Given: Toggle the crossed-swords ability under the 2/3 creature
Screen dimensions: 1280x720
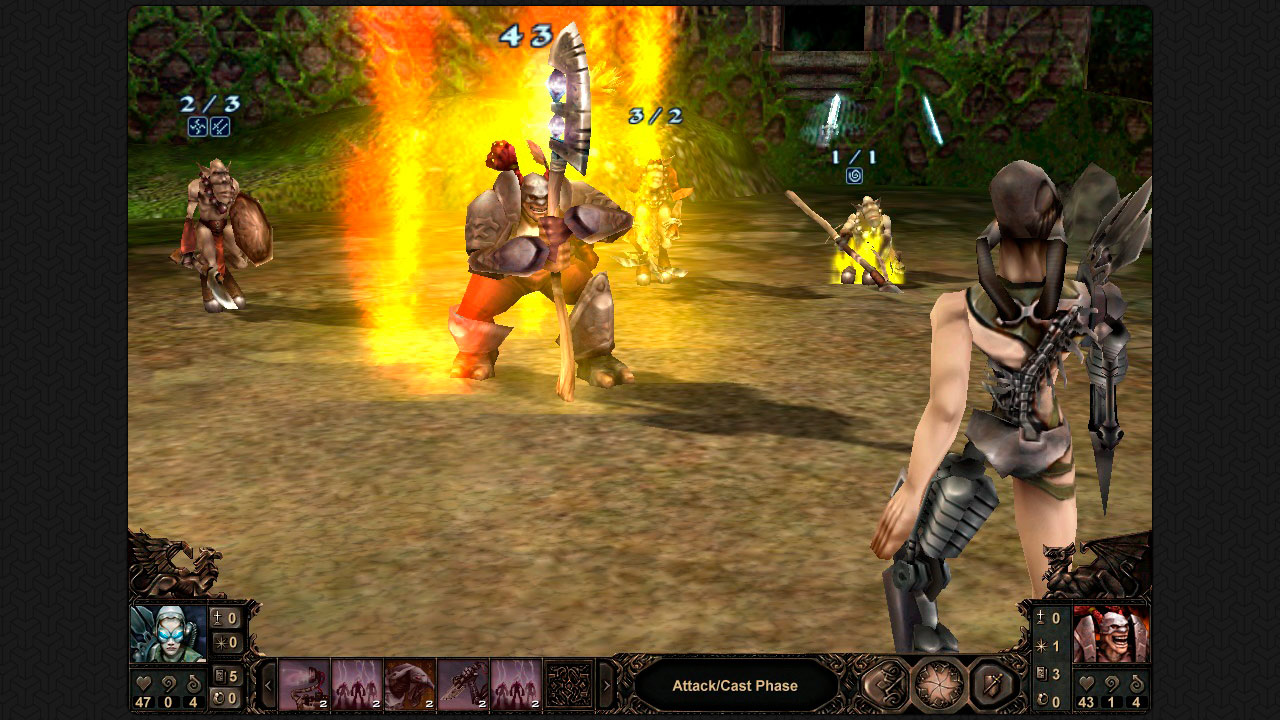Looking at the screenshot, I should click(x=221, y=127).
